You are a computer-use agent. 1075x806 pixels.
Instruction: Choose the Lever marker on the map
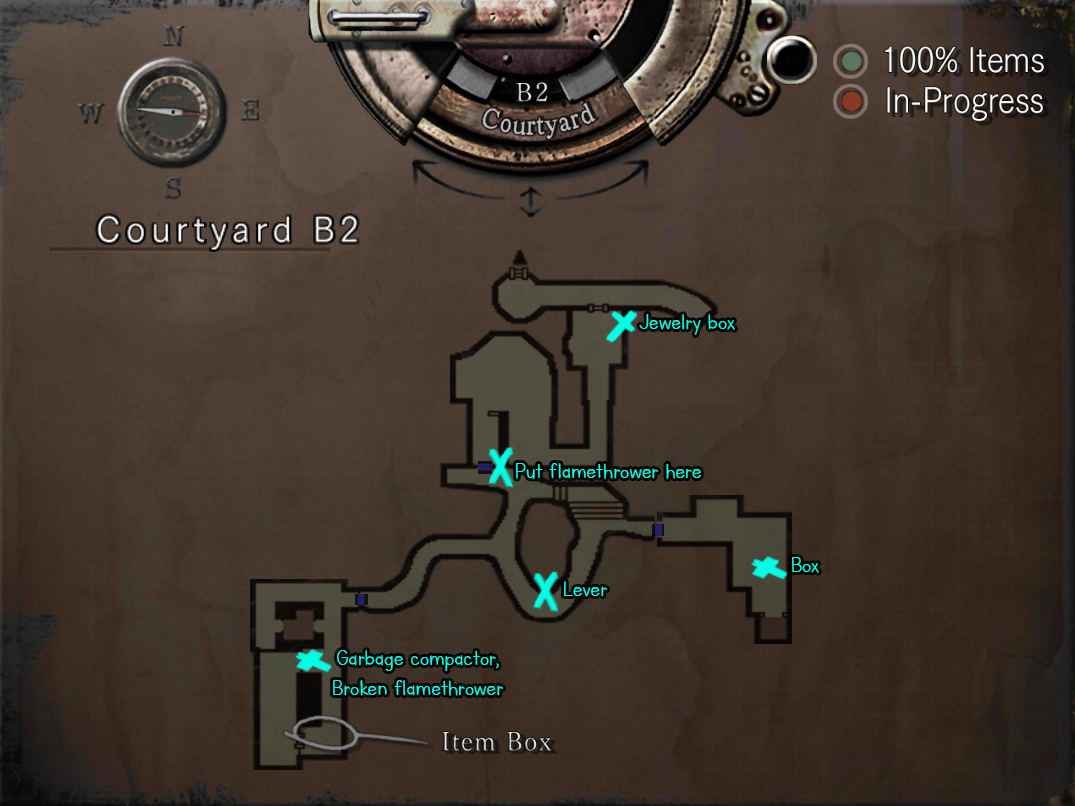pos(545,590)
